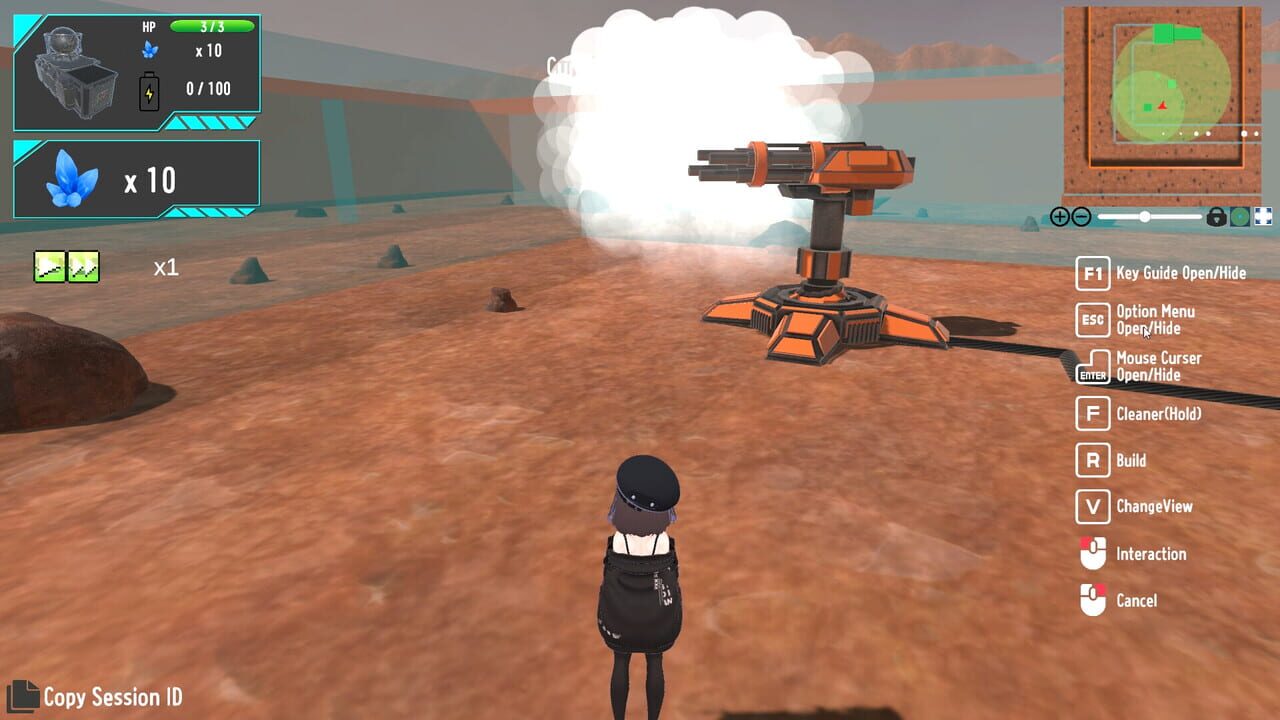Select the x1 speed play icon

(50, 266)
